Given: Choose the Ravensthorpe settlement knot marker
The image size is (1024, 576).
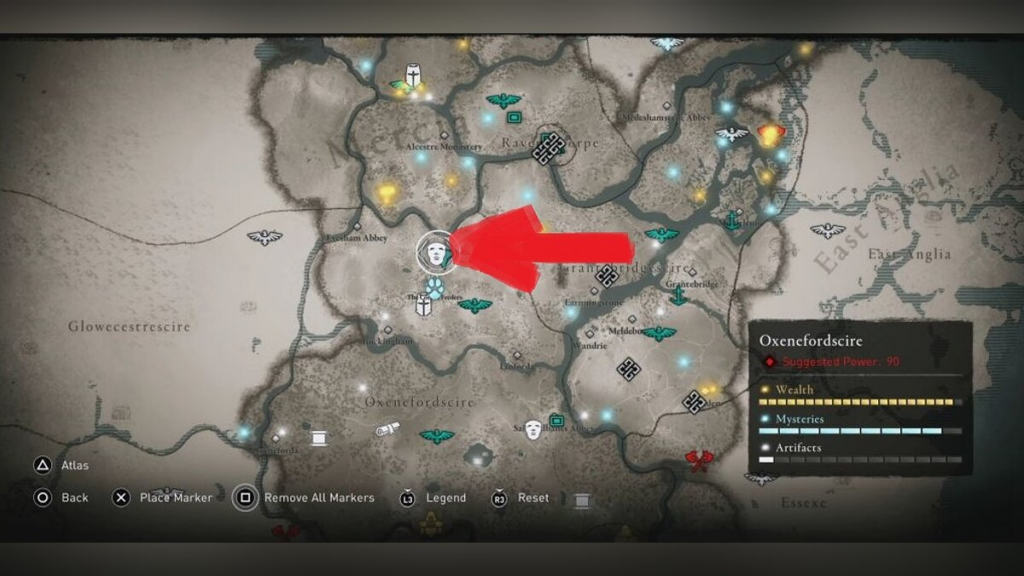Looking at the screenshot, I should coord(546,149).
